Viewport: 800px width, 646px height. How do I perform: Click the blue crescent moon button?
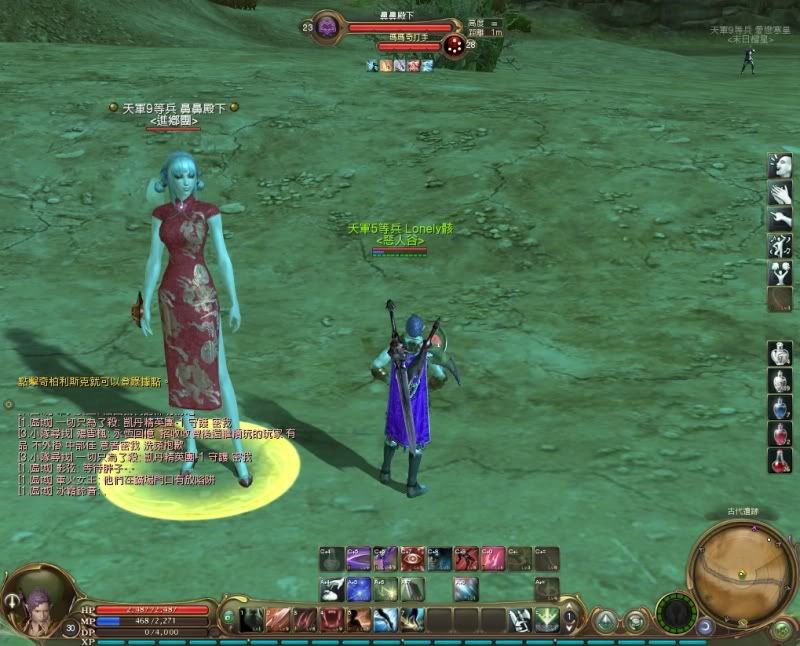point(706,627)
